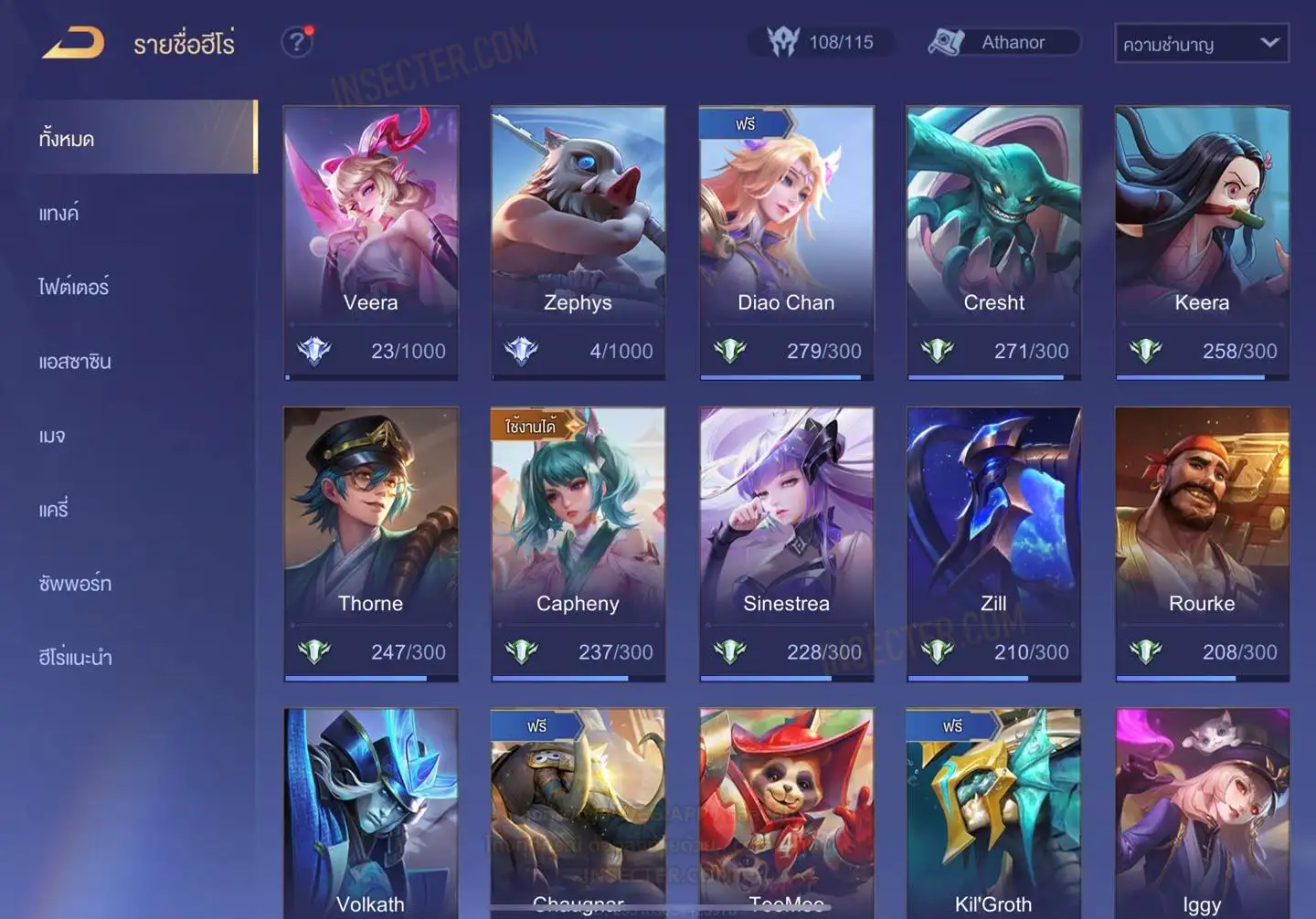This screenshot has width=1316, height=919.
Task: Filter by ซัพพอร์ท (Support) role
Action: point(75,584)
